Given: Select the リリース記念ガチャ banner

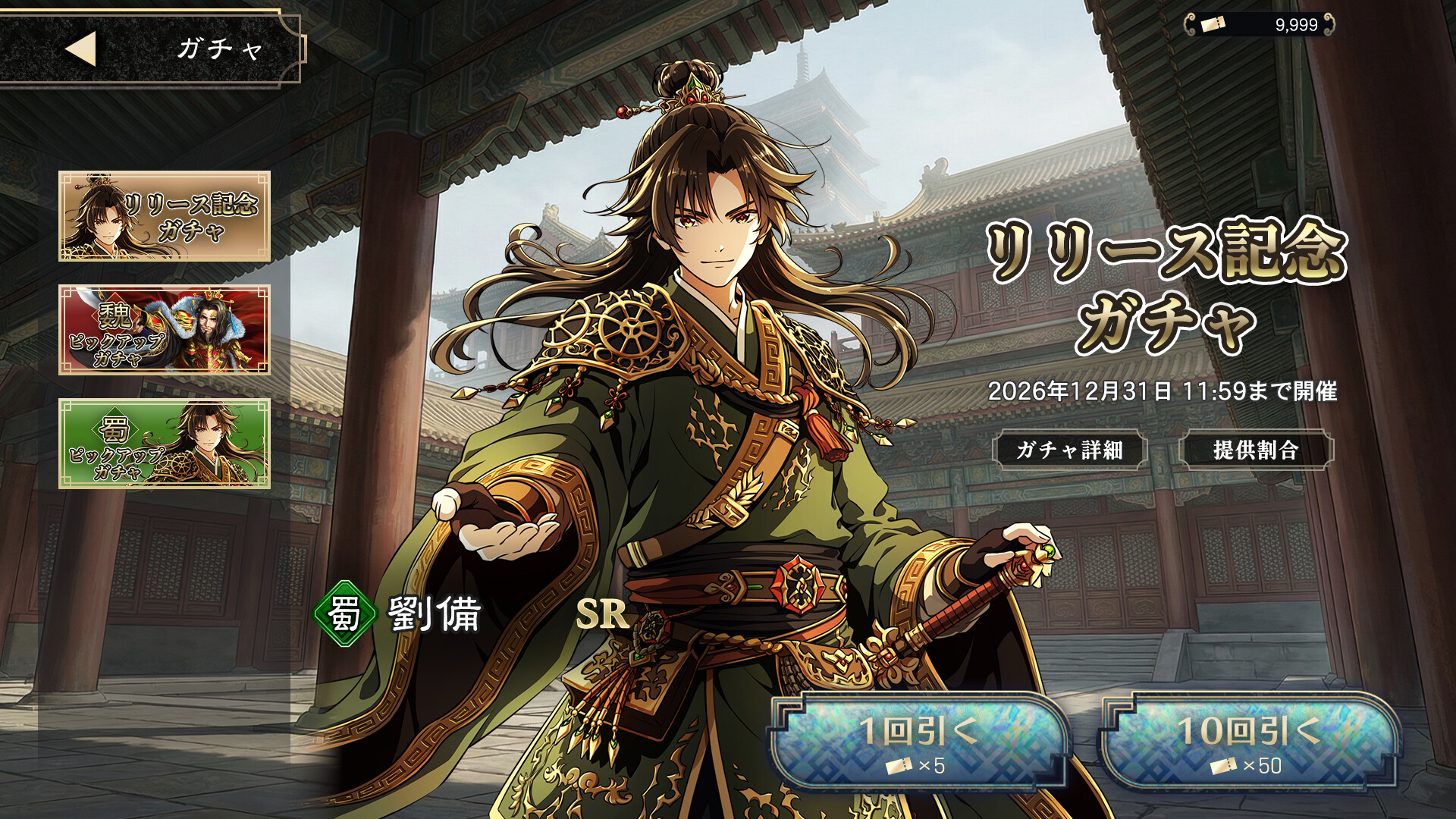Looking at the screenshot, I should point(165,216).
